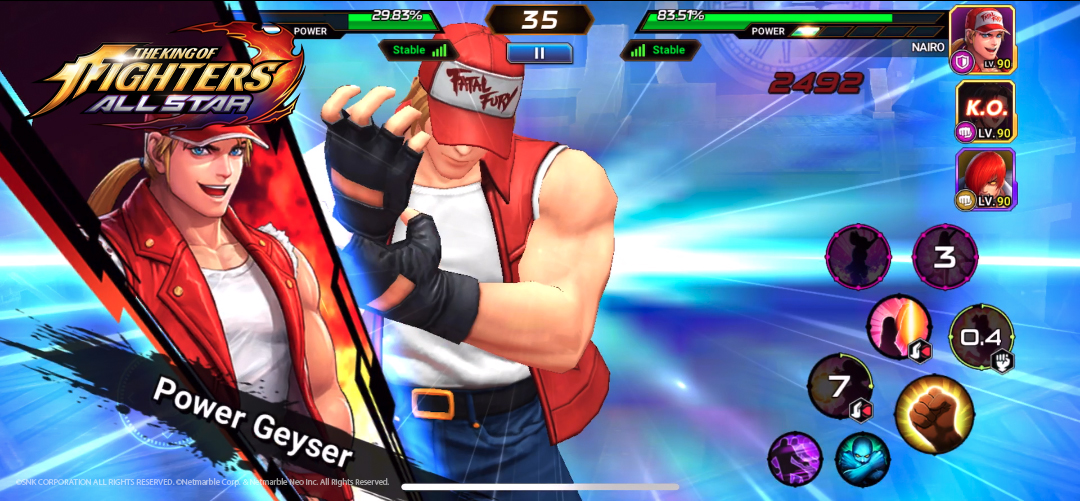
Task: Select the skill showing 7 cooldown
Action: pos(840,386)
